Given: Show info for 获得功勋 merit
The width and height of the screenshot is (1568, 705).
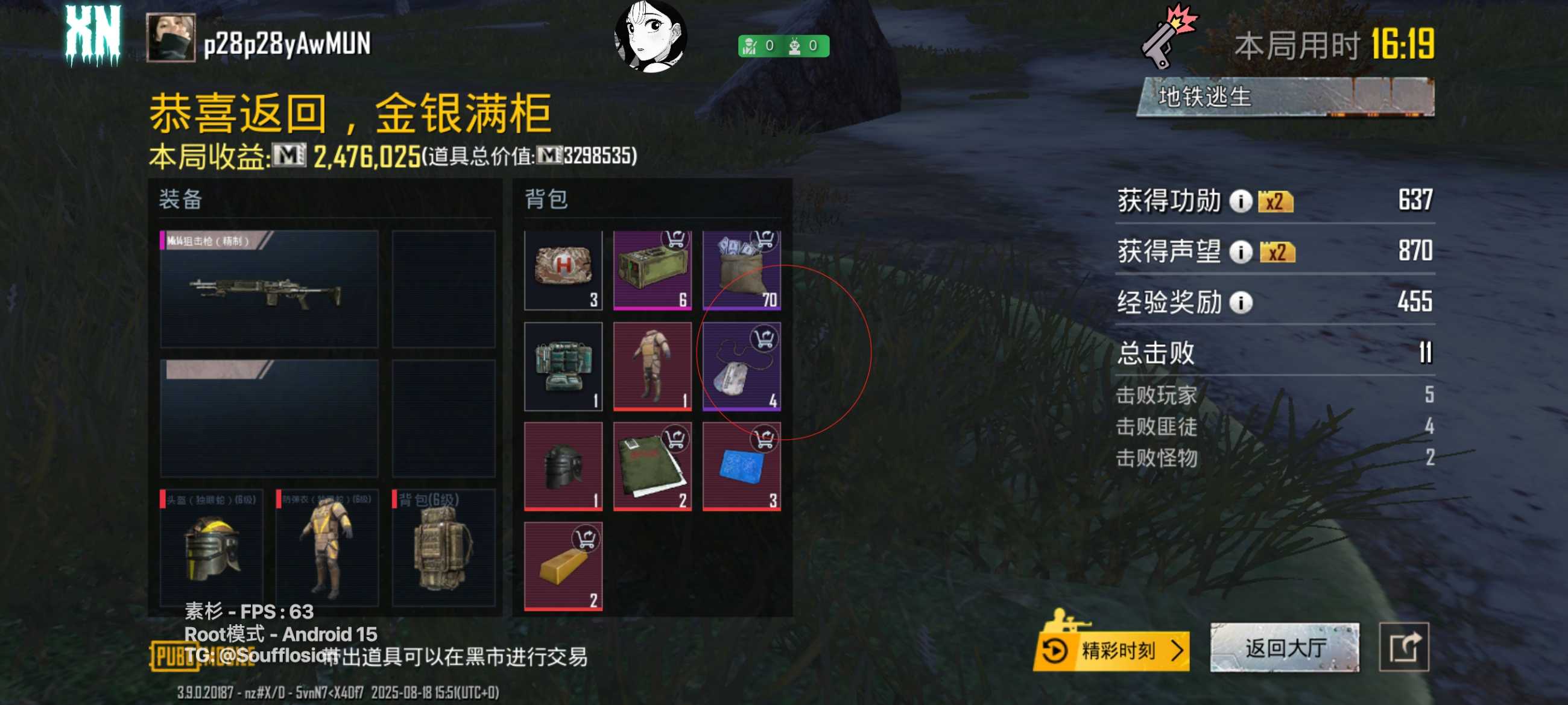Looking at the screenshot, I should [1240, 201].
